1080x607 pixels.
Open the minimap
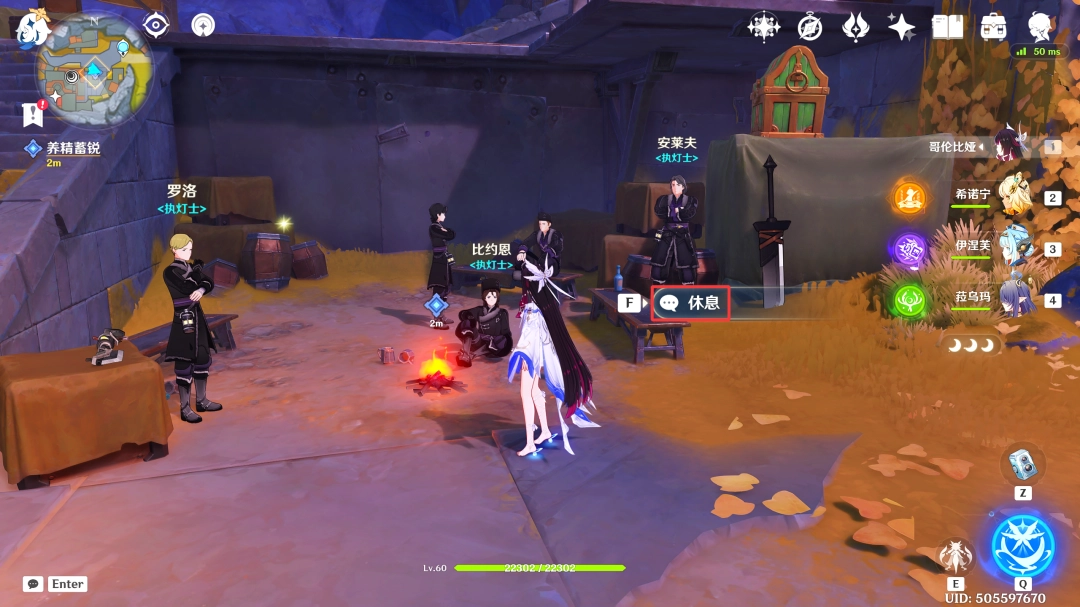(94, 72)
